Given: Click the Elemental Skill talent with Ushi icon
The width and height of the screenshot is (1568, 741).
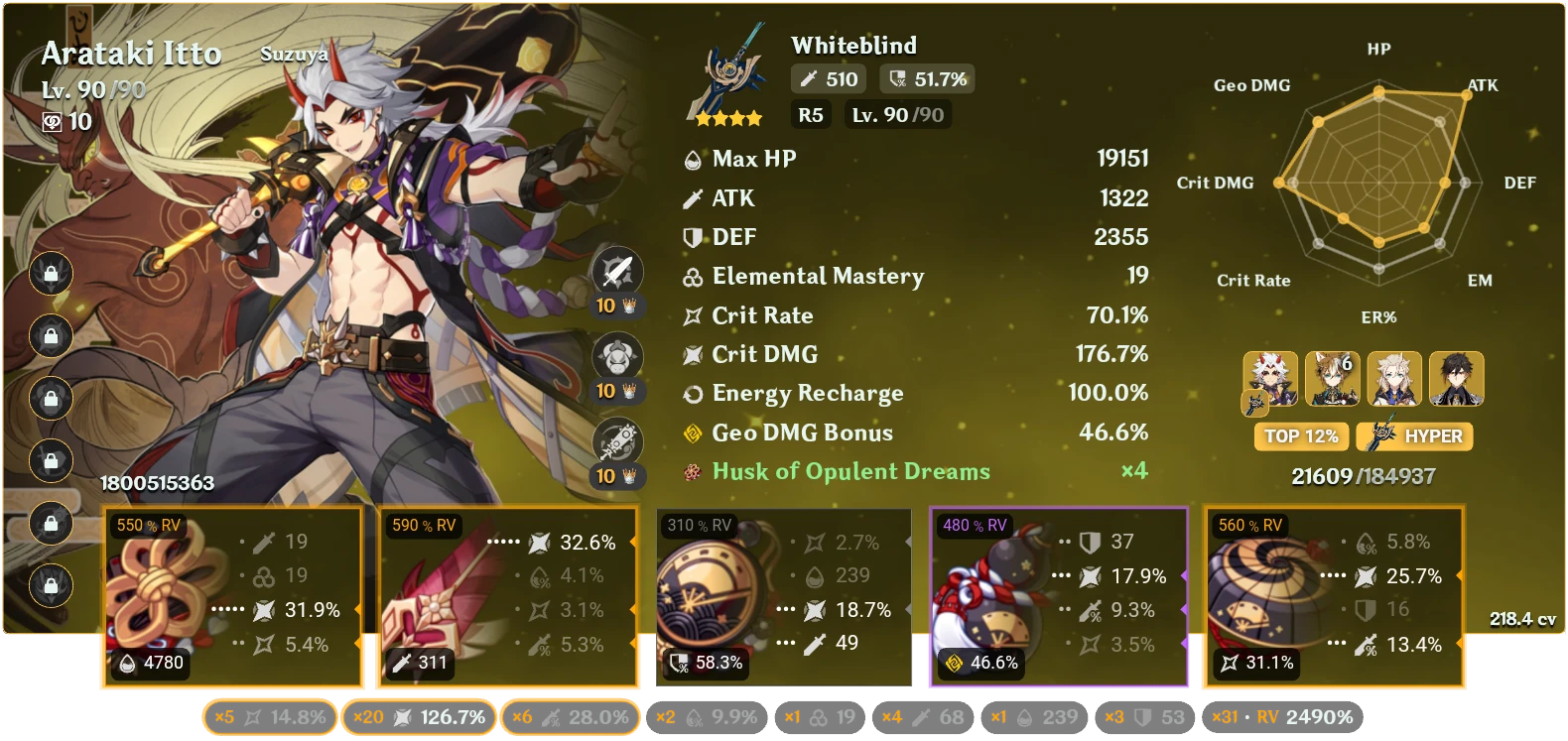Looking at the screenshot, I should (615, 357).
